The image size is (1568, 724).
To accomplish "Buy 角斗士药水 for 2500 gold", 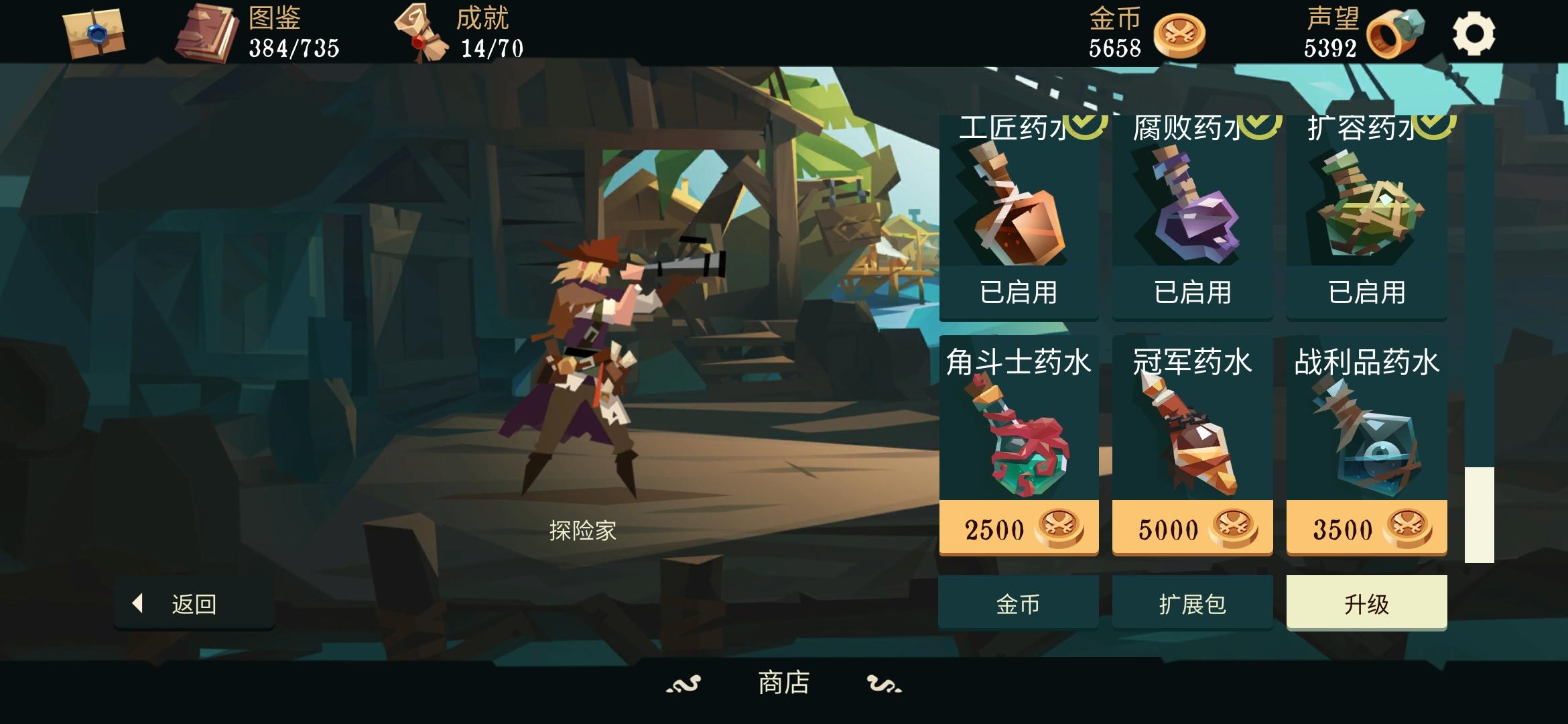I will [1018, 528].
